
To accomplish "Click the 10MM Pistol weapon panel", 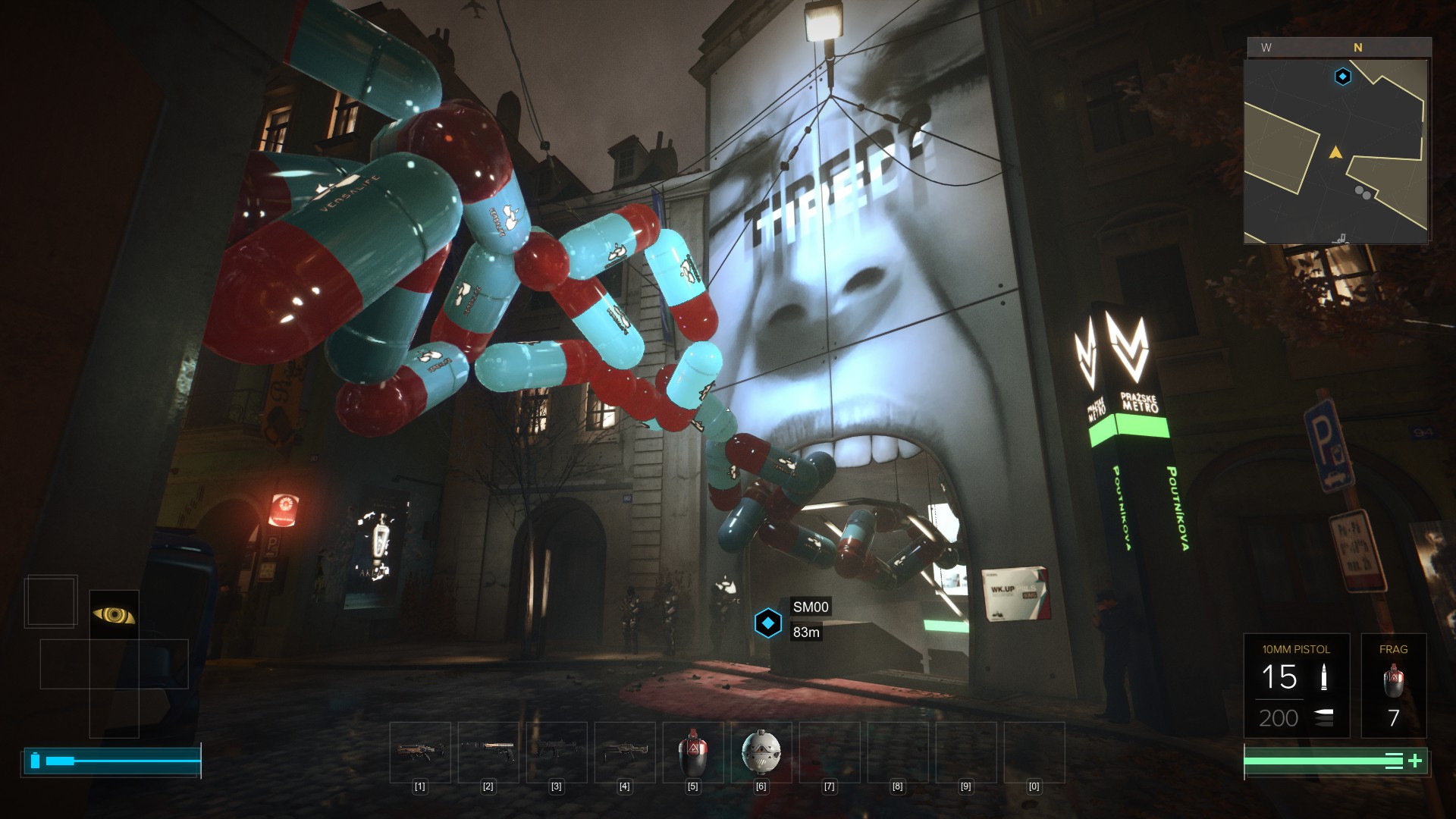I will click(1296, 686).
